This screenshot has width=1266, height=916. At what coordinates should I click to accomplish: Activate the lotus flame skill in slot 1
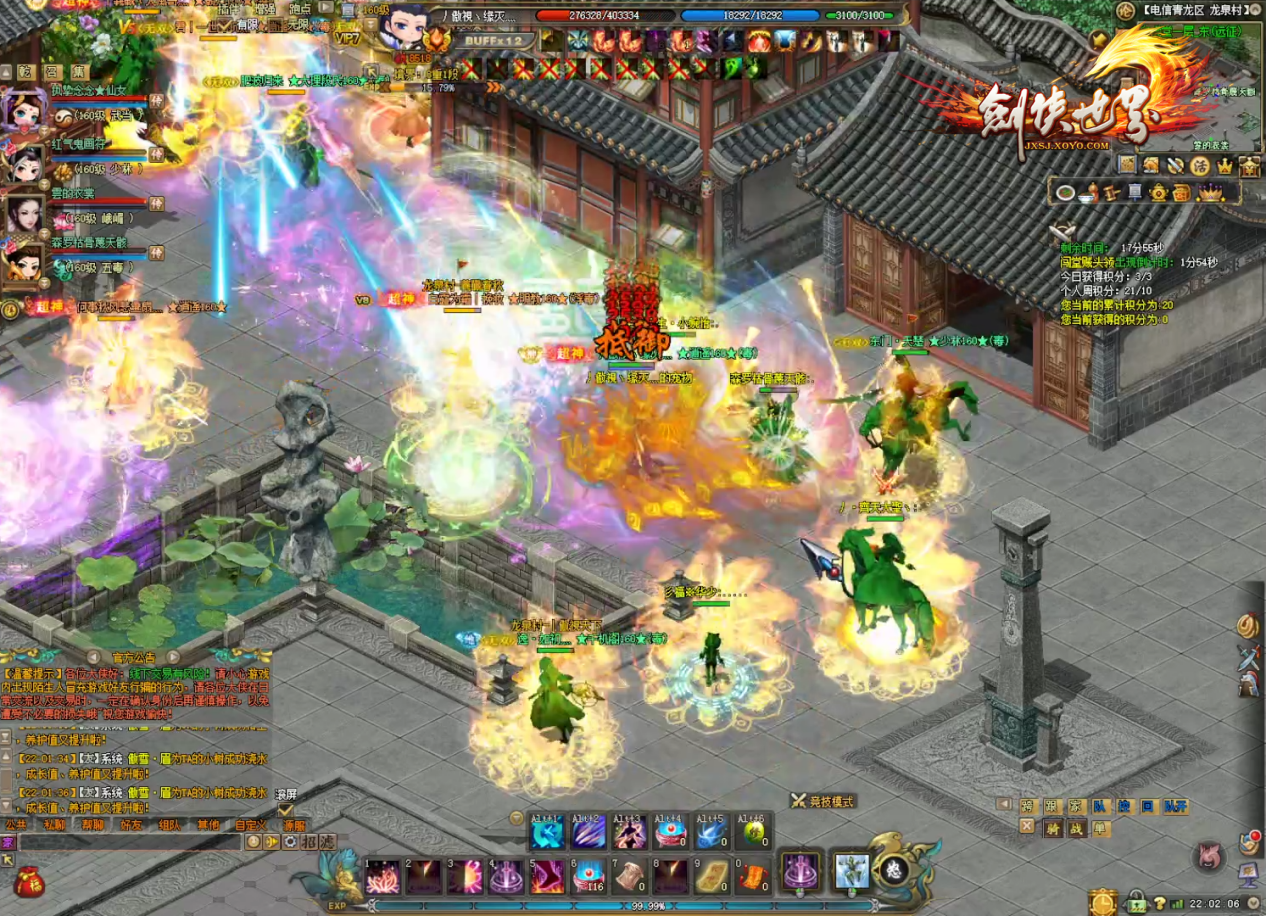(x=382, y=876)
